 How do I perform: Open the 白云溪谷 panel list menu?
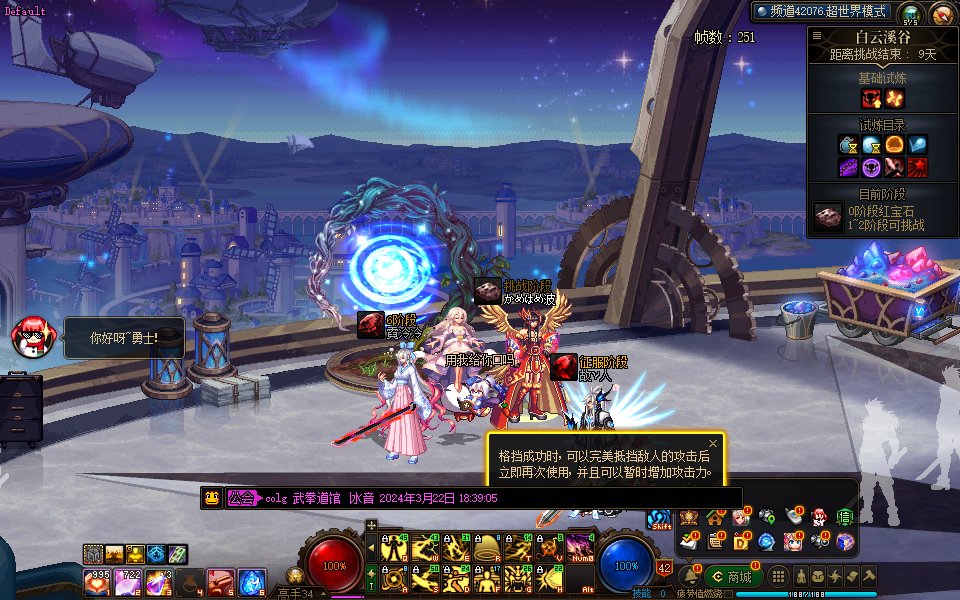point(817,35)
